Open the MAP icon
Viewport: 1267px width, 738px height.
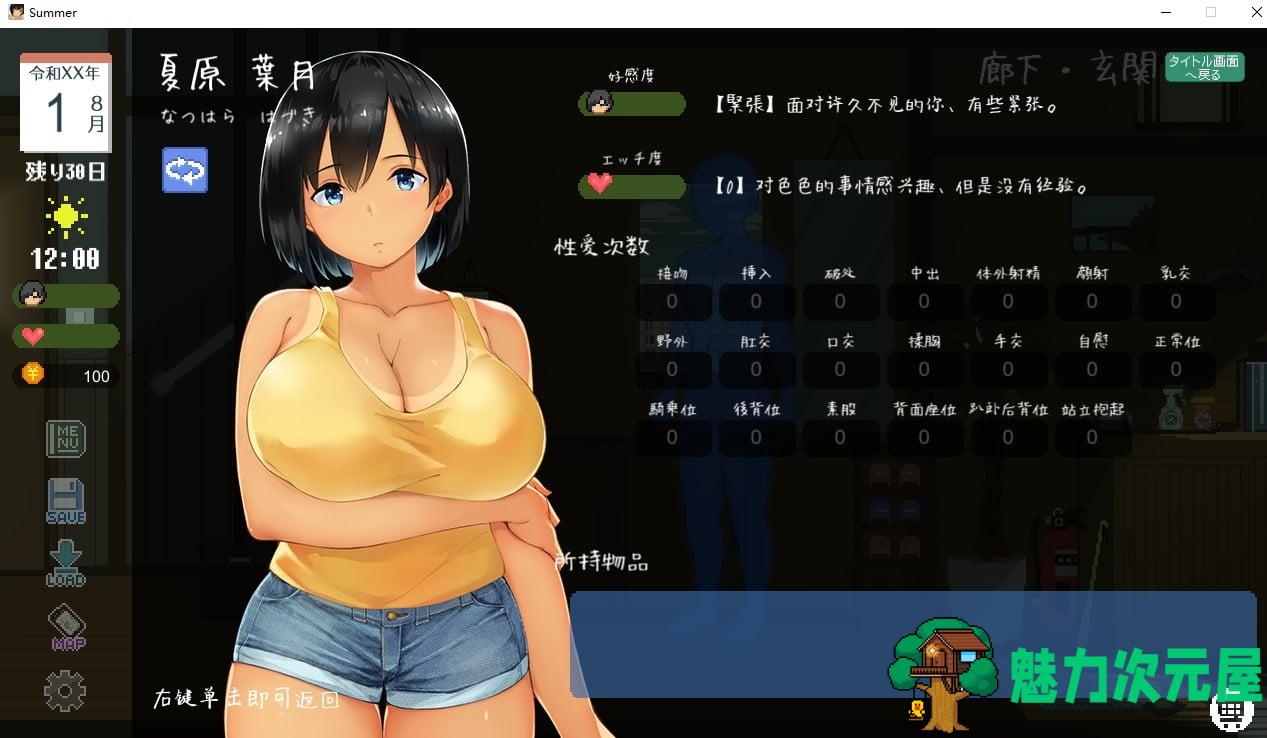click(x=67, y=627)
